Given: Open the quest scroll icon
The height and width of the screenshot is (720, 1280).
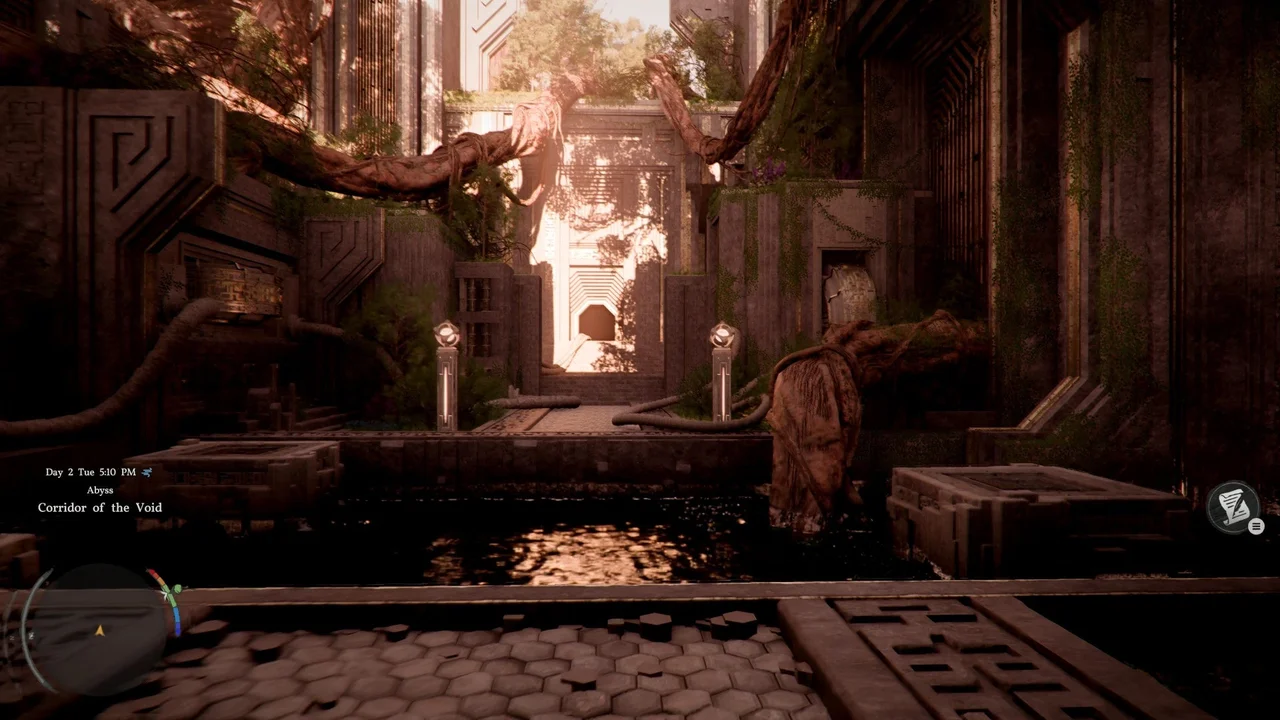Looking at the screenshot, I should click(x=1231, y=507).
